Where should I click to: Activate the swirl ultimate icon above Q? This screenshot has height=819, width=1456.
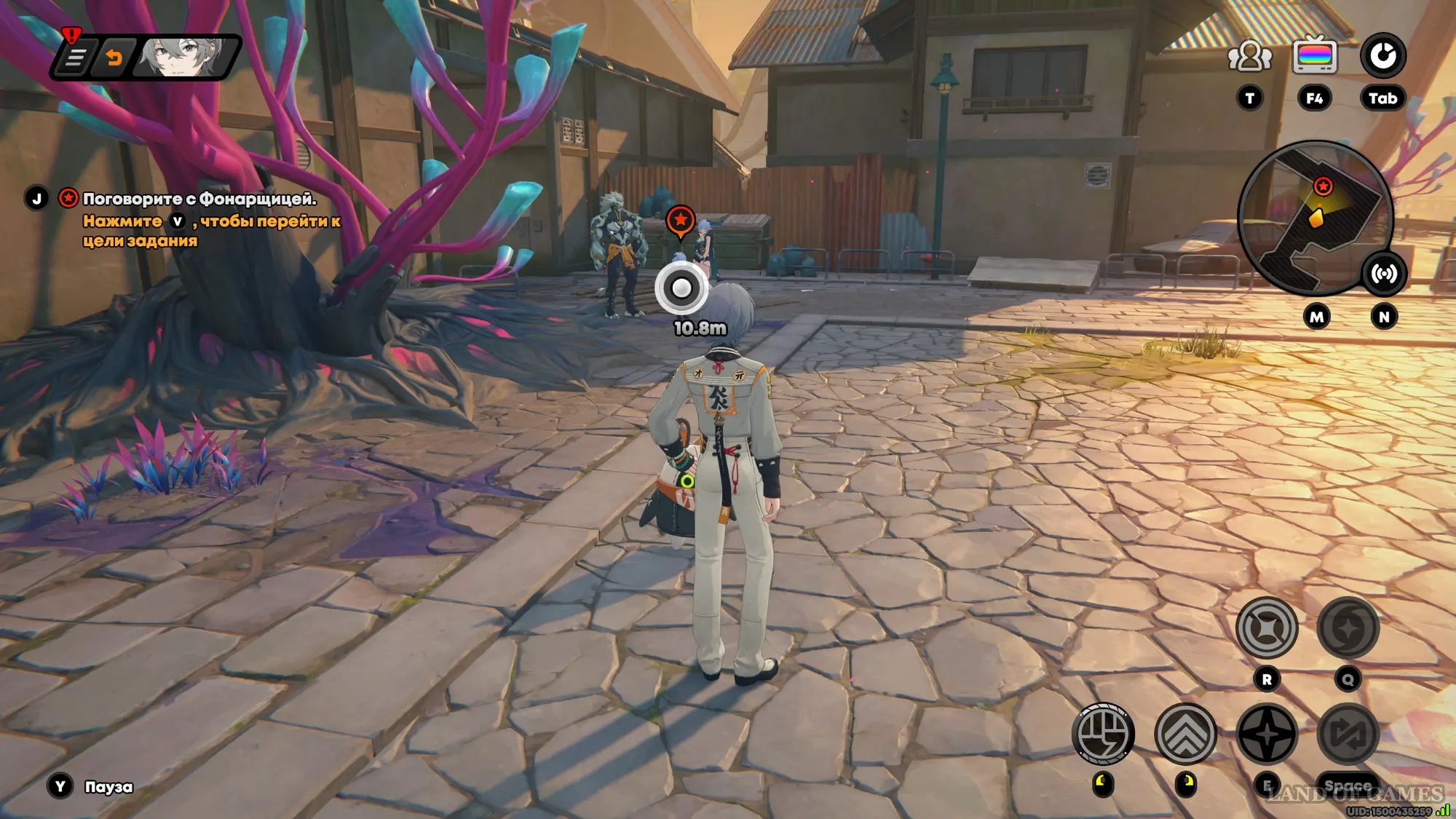point(1348,628)
